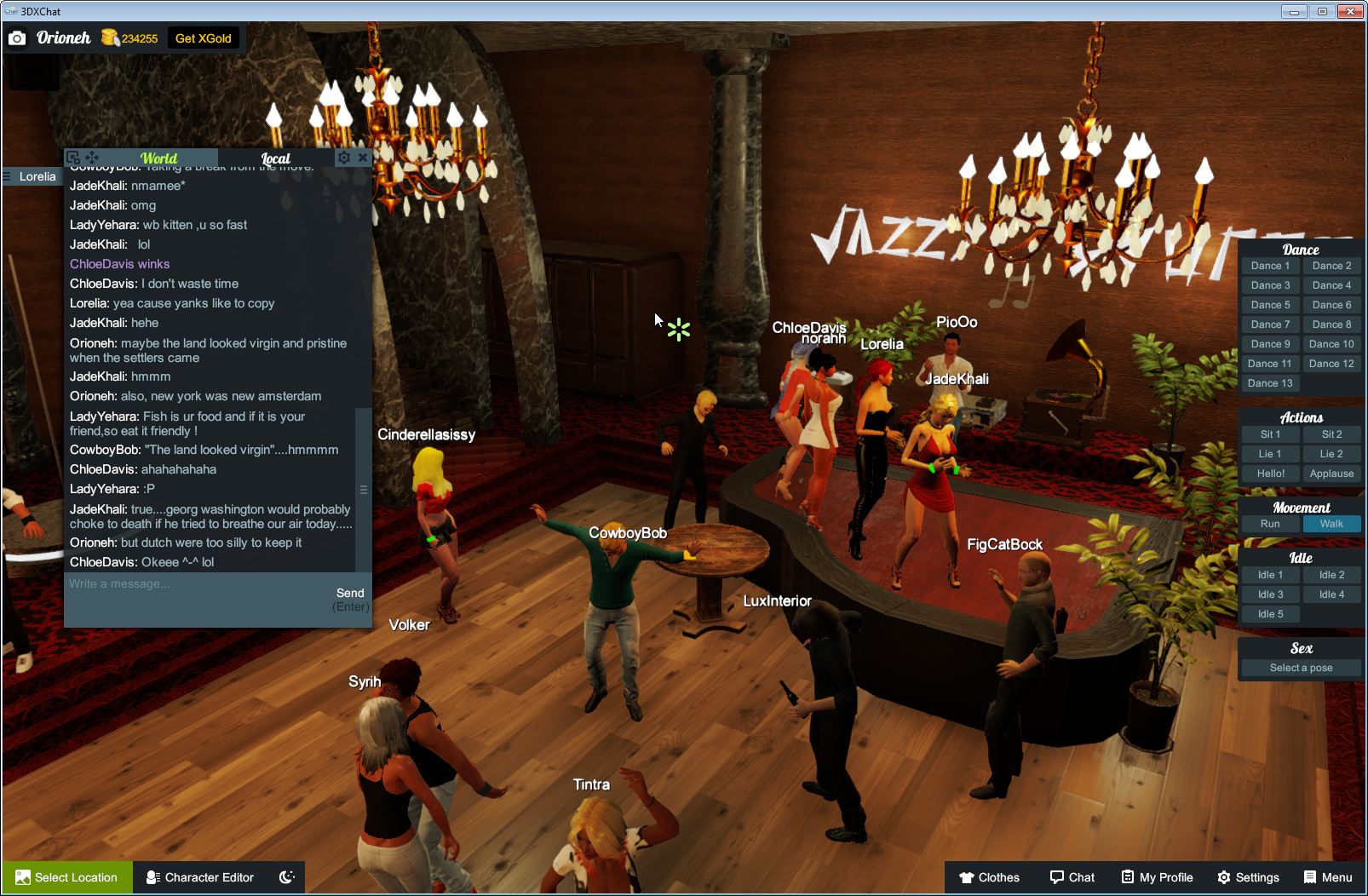This screenshot has width=1368, height=896.
Task: Switch to the World chat tab
Action: (x=159, y=158)
